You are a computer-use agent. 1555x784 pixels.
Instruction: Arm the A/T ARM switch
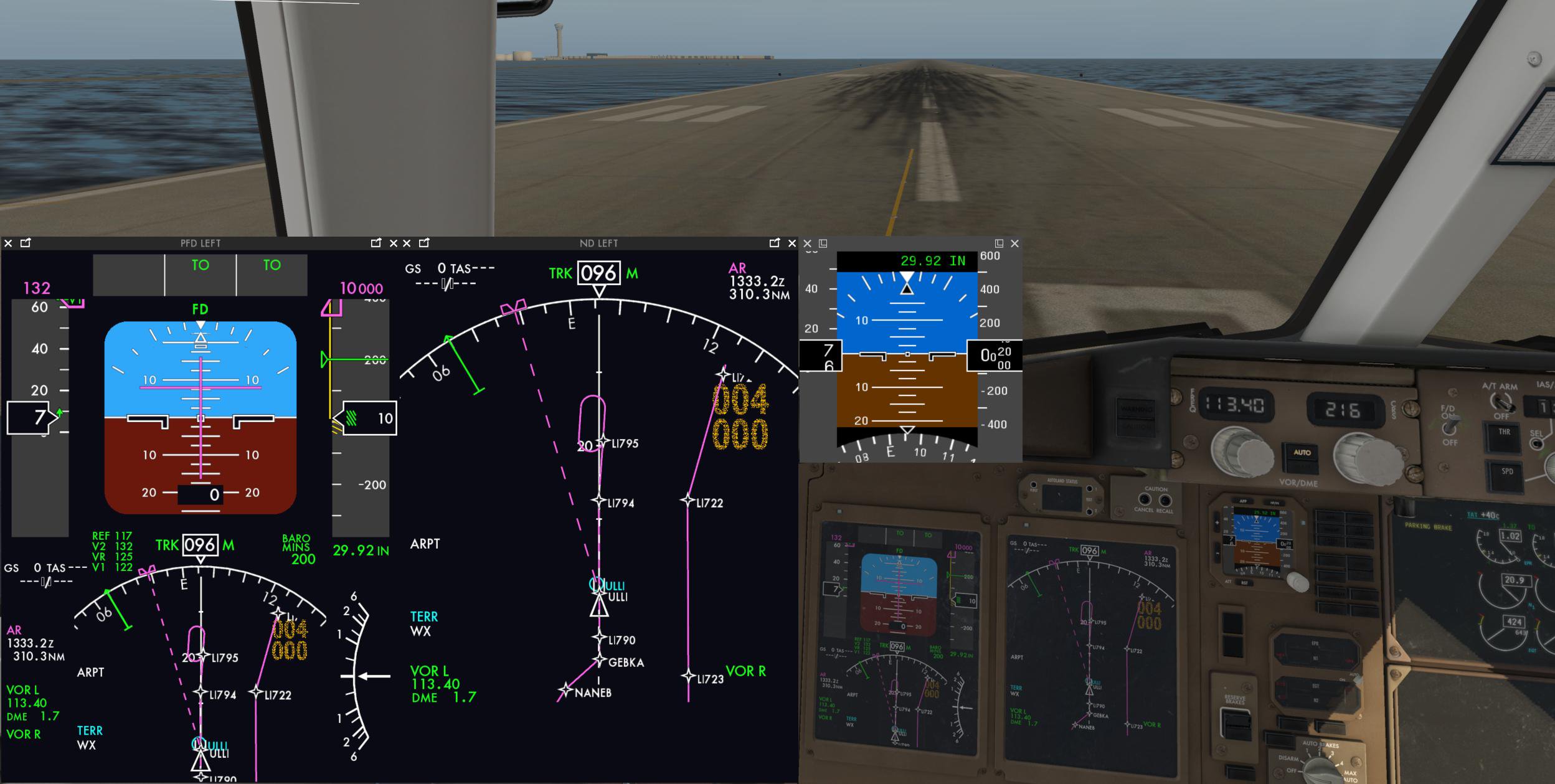(1501, 402)
